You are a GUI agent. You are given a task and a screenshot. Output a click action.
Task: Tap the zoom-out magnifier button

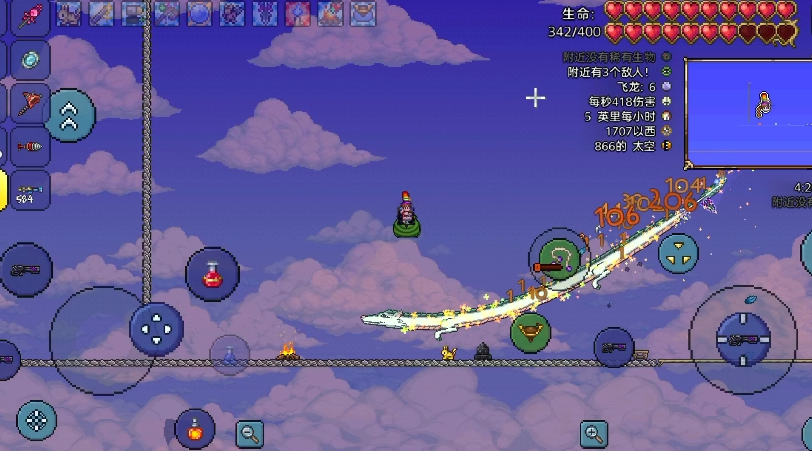pyautogui.click(x=250, y=433)
